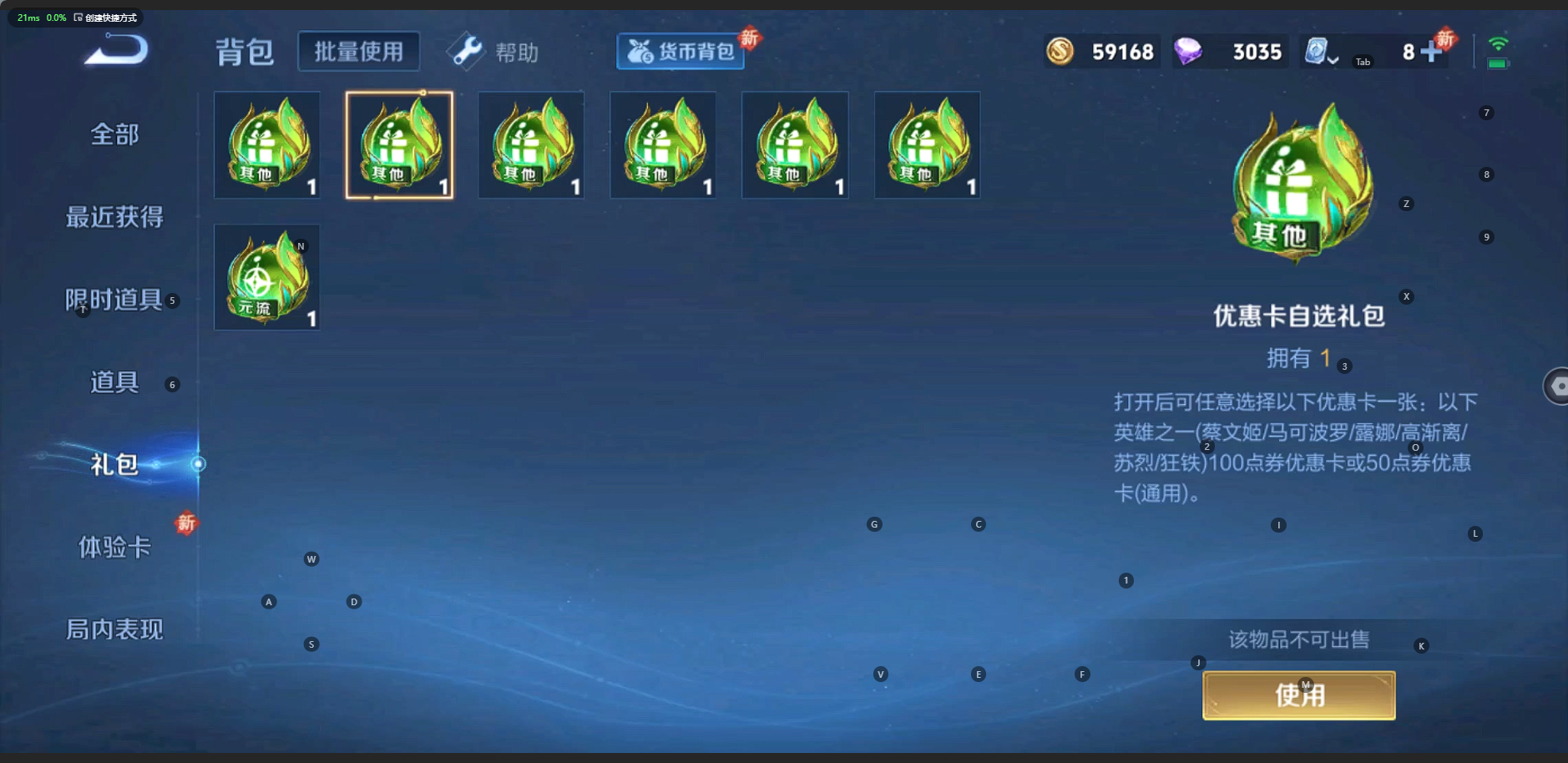Switch to the 道具 (Items) tab
Screen dimensions: 1568x763
[114, 382]
